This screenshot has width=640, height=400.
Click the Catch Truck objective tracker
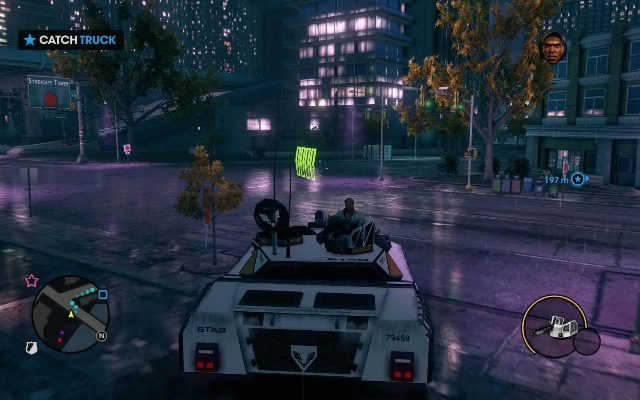pyautogui.click(x=71, y=40)
